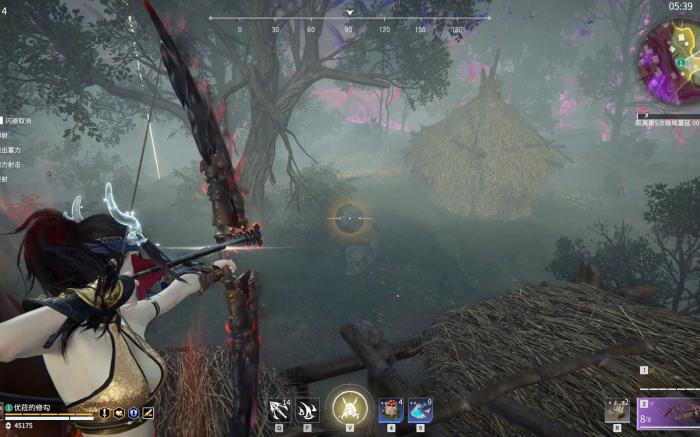Screen dimensions: 700x437
Task: Choose the bottom-right item slot beside the weapon
Action: click(617, 411)
